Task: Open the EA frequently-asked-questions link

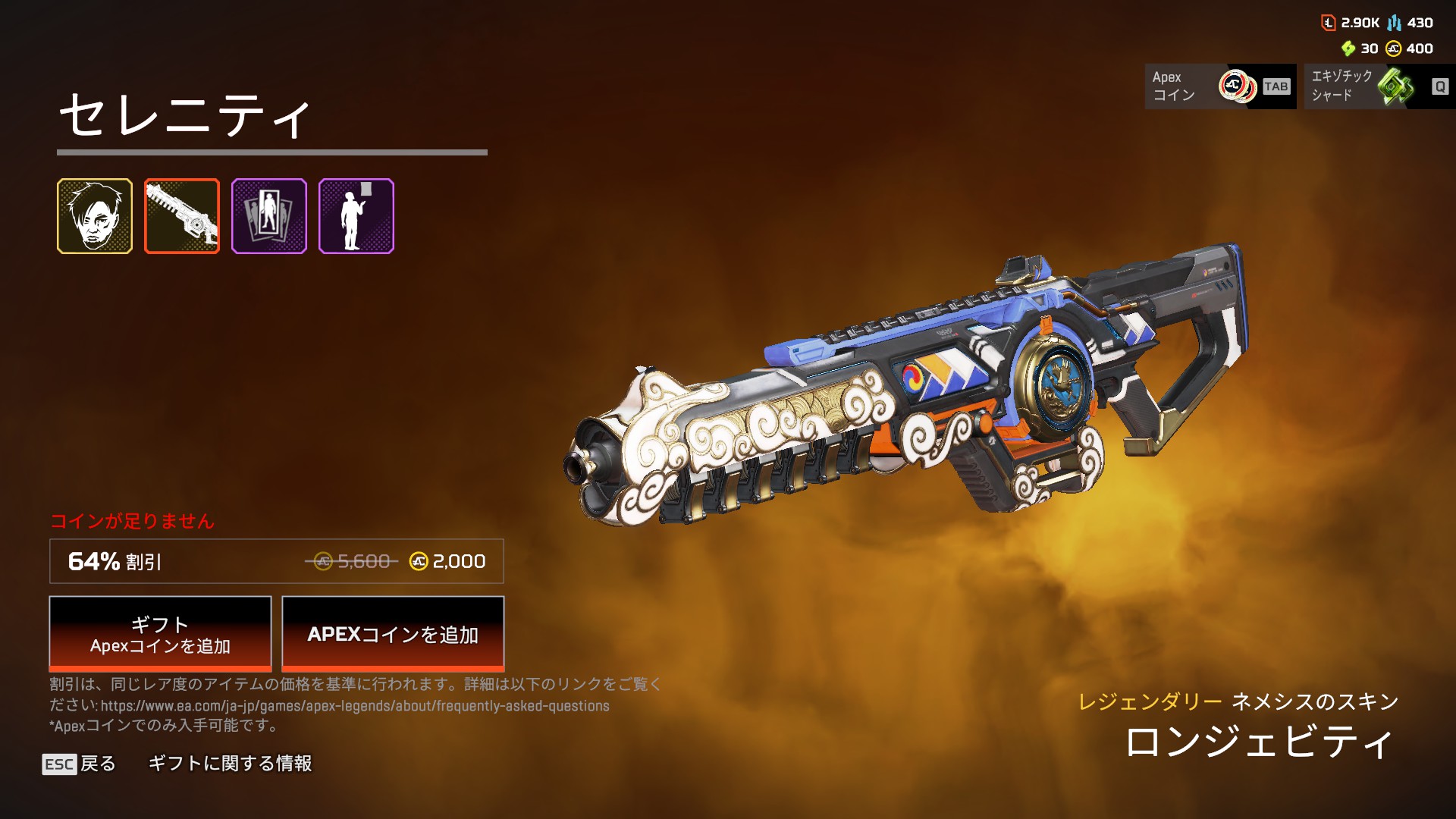Action: pos(355,706)
